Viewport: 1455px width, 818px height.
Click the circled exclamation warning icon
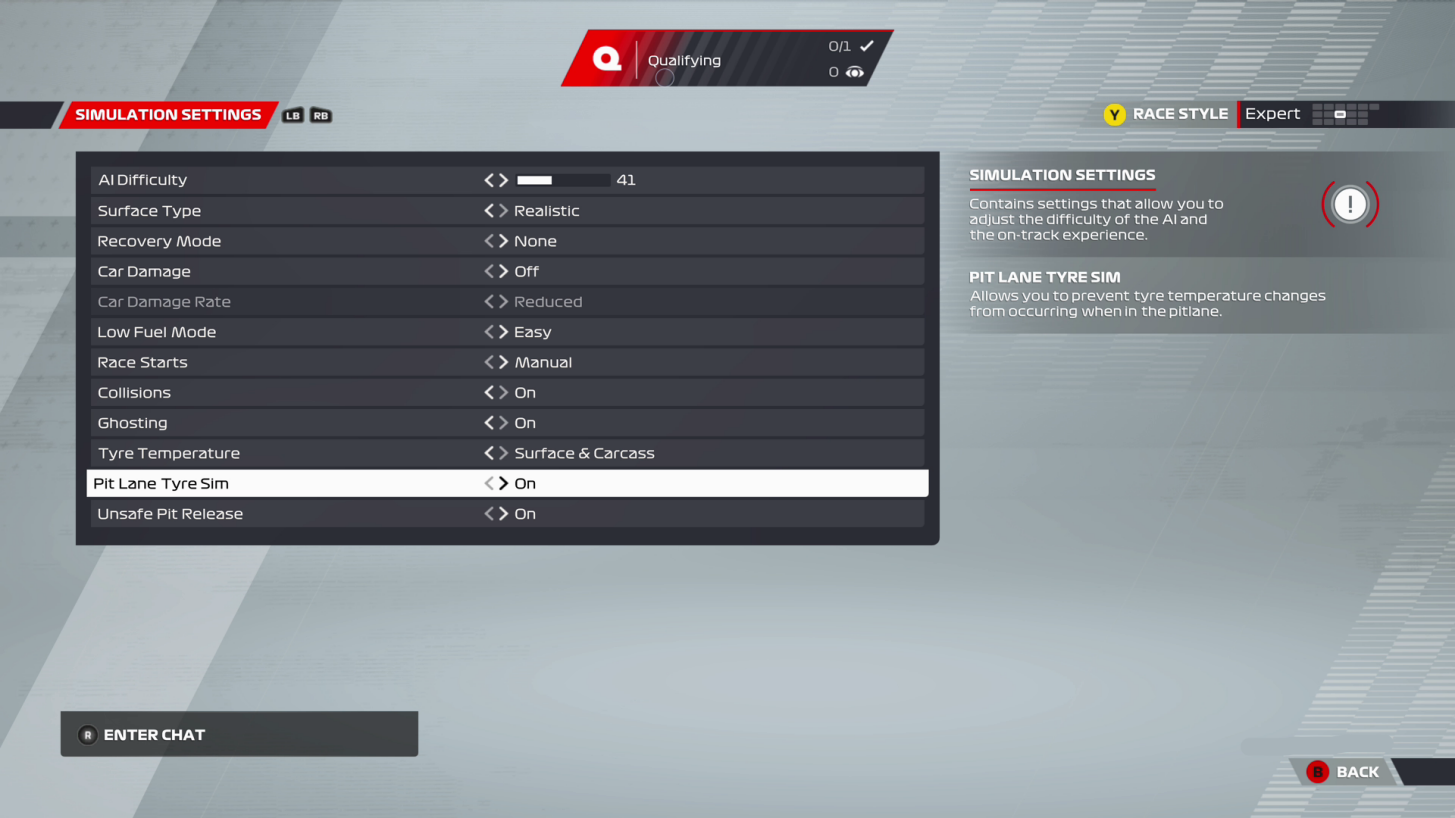tap(1349, 204)
